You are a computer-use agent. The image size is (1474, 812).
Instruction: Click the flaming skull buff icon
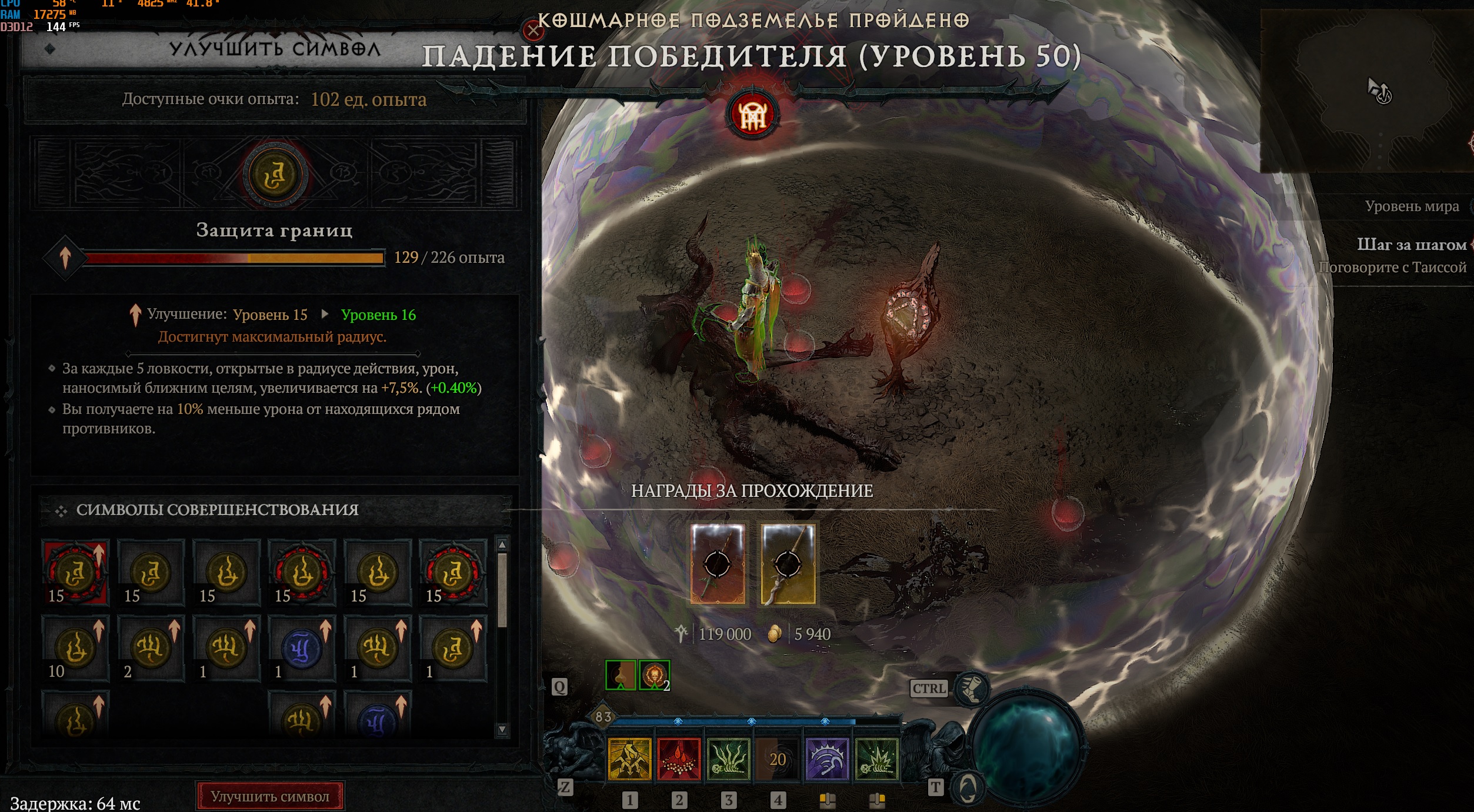653,674
